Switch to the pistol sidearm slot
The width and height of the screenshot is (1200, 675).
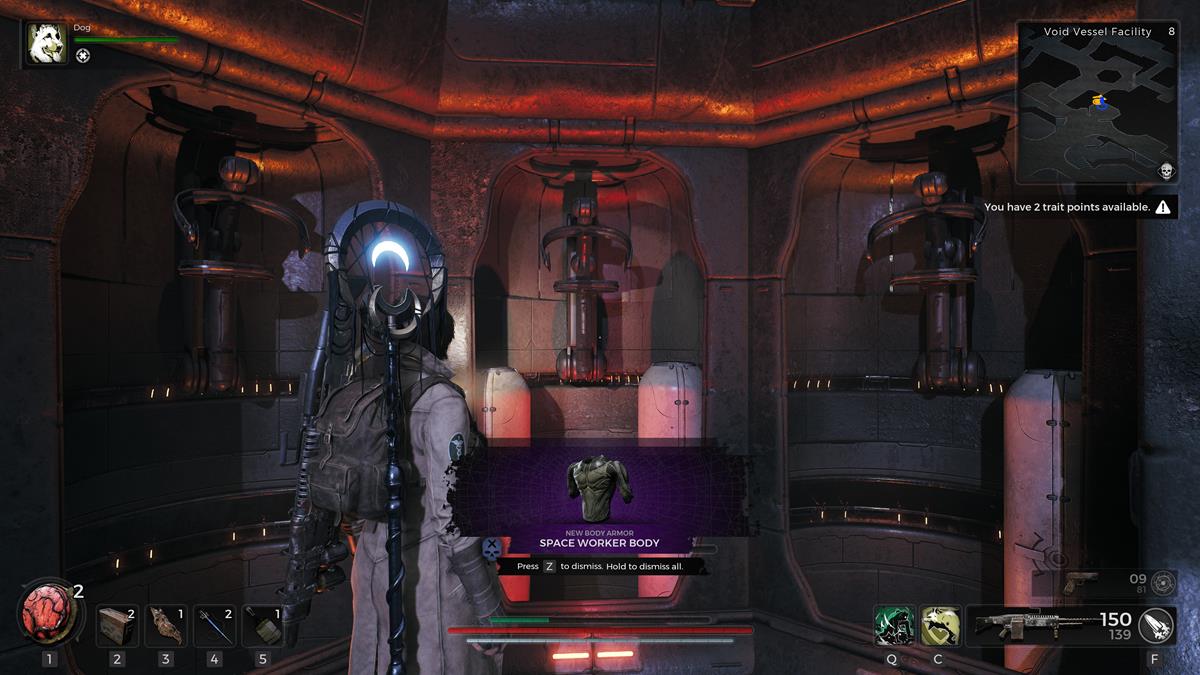(1082, 581)
